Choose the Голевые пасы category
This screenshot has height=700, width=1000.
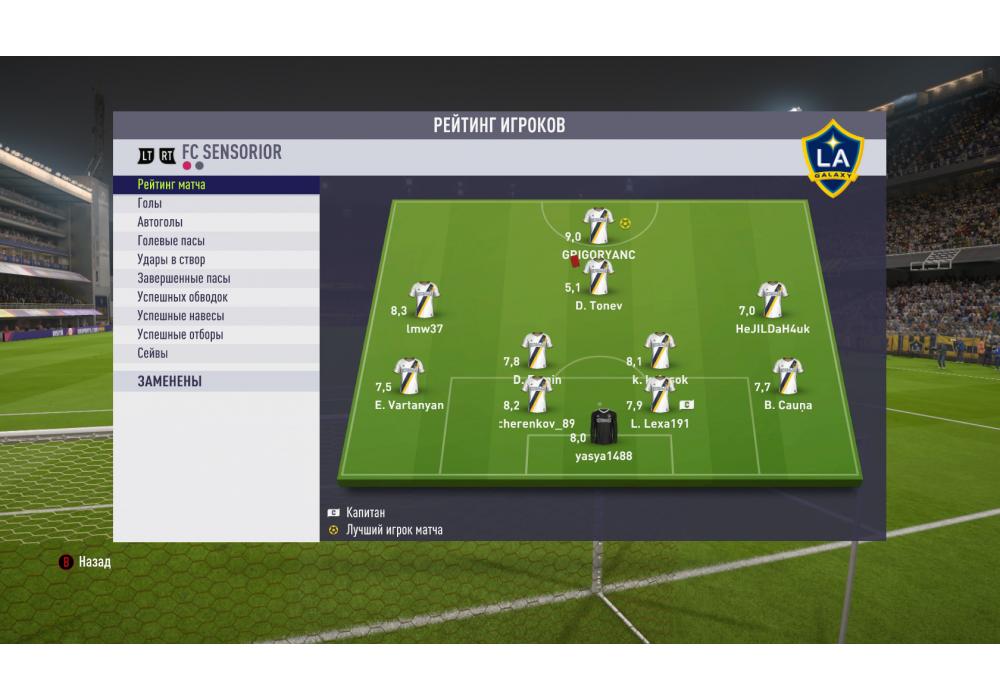pos(171,241)
